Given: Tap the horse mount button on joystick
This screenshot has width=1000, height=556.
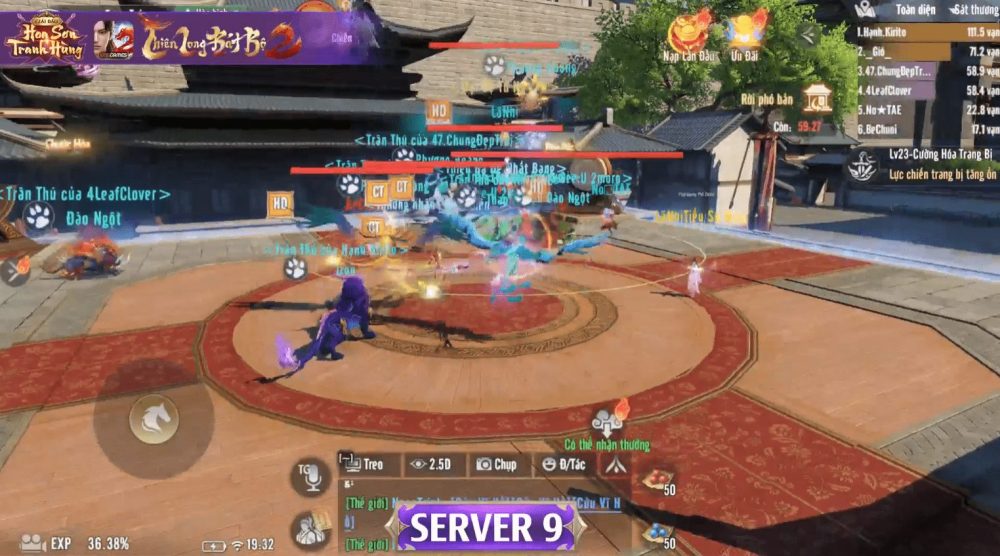Looking at the screenshot, I should click(154, 419).
